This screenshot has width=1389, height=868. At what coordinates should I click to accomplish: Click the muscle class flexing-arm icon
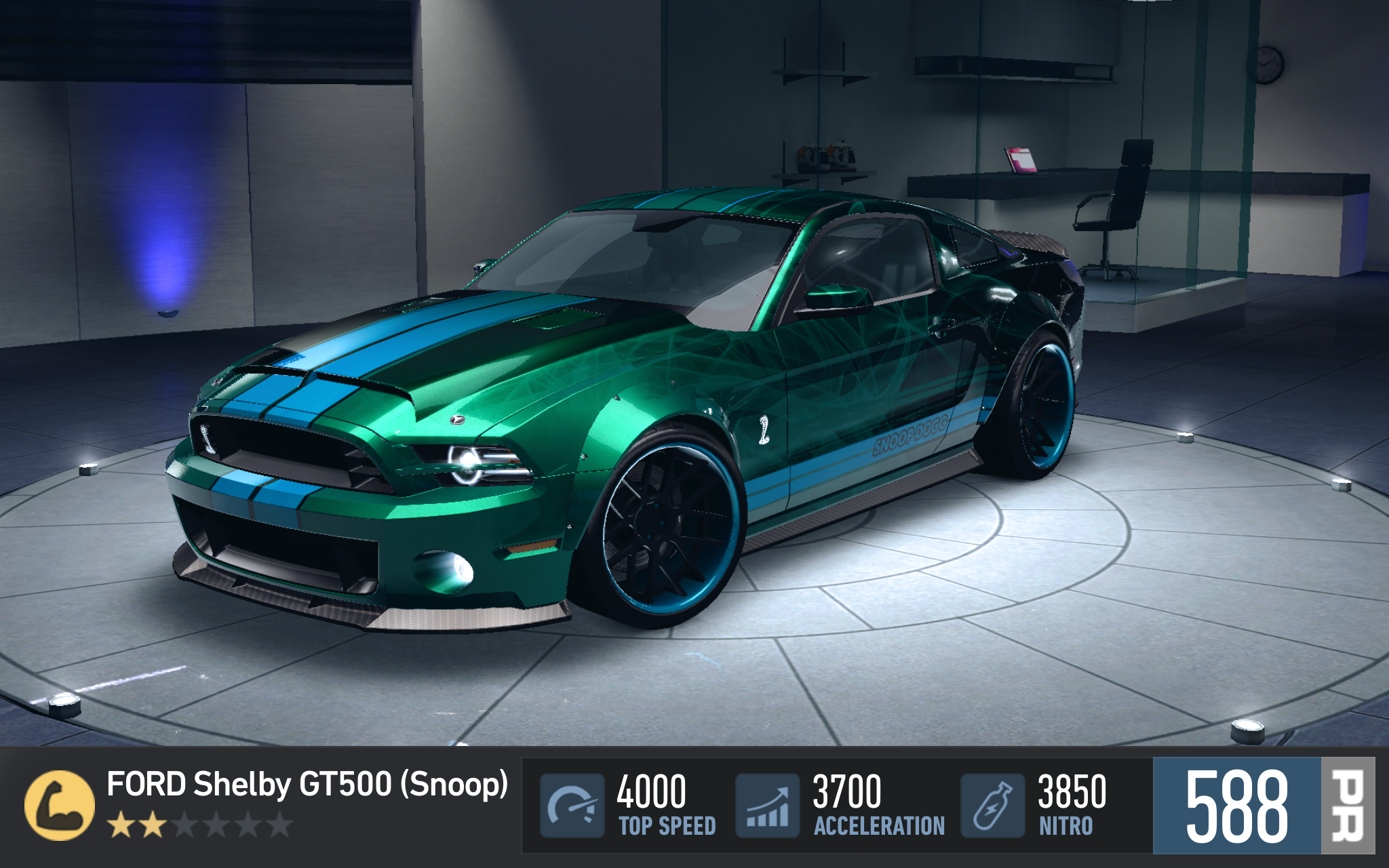point(59,805)
